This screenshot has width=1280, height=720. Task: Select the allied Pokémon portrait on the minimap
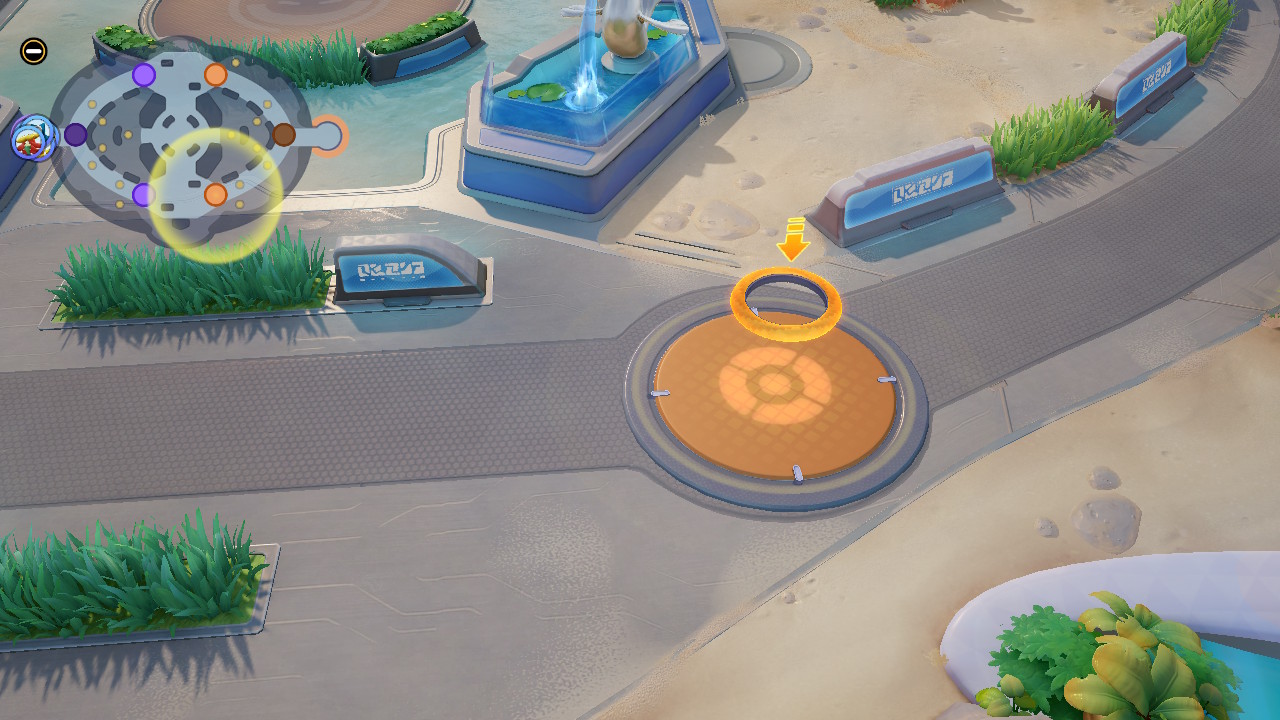click(32, 138)
